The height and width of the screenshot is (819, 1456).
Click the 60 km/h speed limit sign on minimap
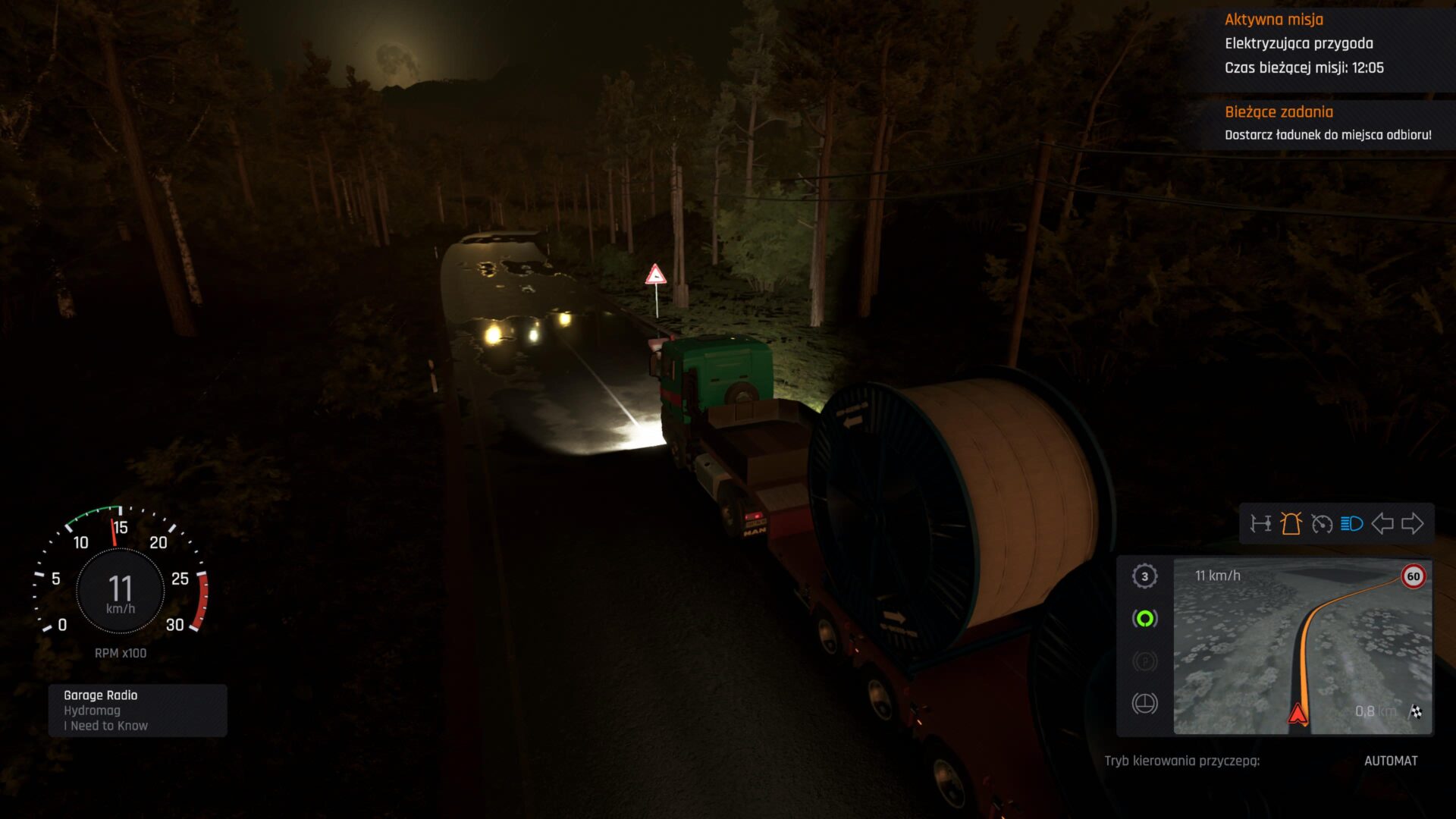[x=1413, y=577]
